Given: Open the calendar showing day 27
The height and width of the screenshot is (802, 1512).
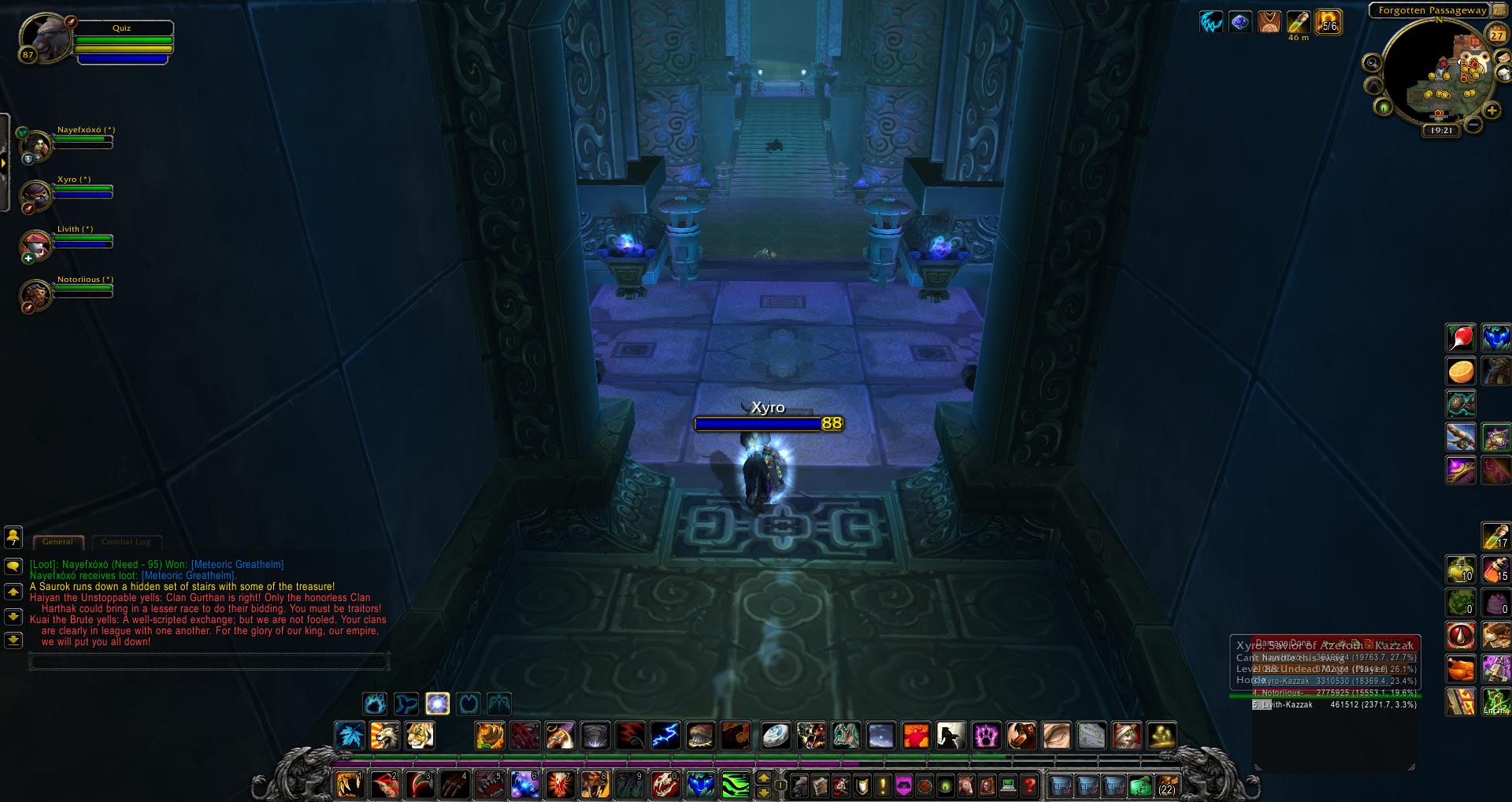Looking at the screenshot, I should [x=1495, y=35].
